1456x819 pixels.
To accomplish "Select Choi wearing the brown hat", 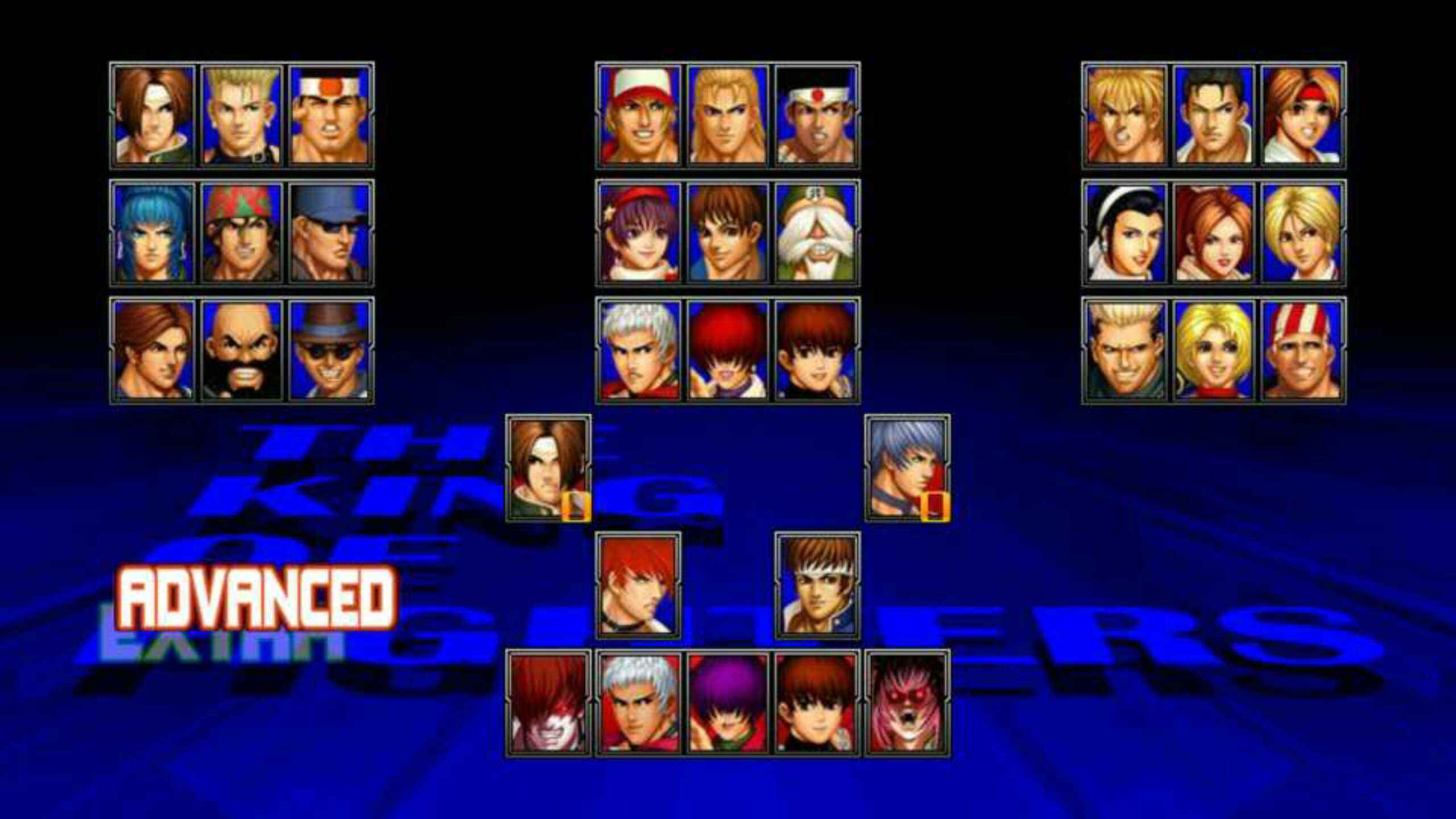I will pos(330,350).
